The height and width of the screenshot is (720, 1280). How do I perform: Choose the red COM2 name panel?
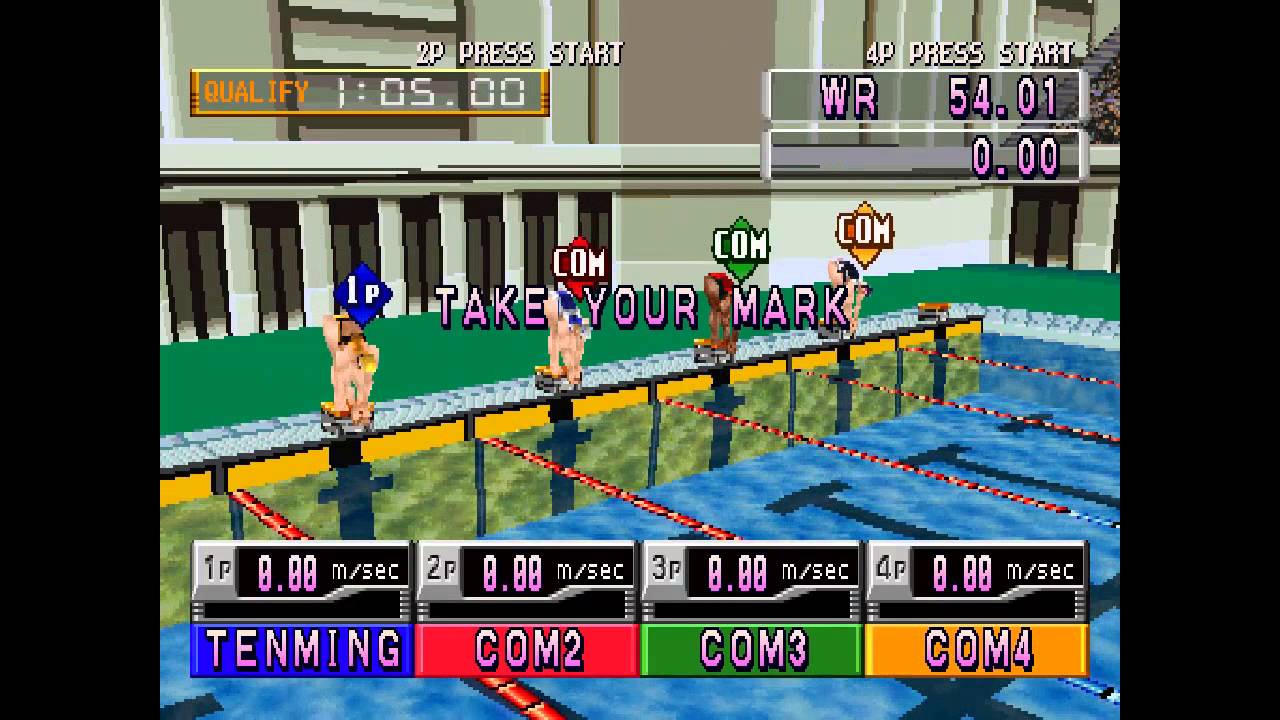coord(527,650)
